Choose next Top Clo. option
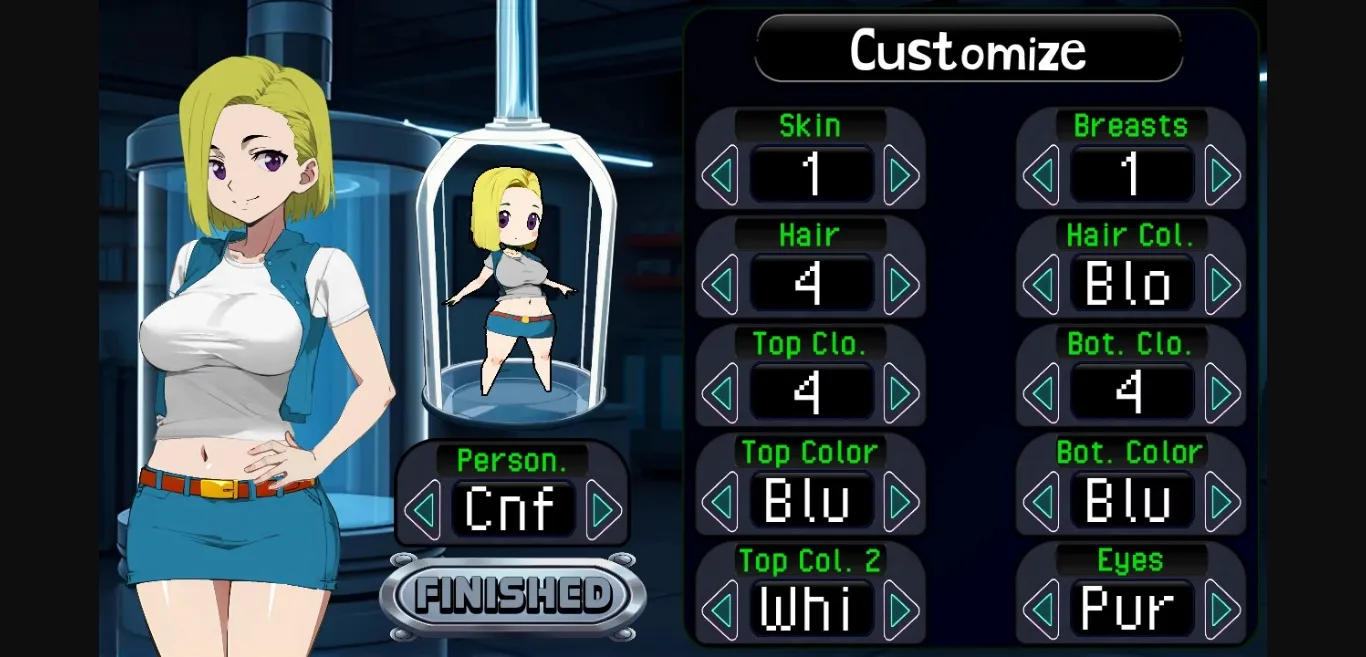Image resolution: width=1366 pixels, height=657 pixels. coord(901,393)
